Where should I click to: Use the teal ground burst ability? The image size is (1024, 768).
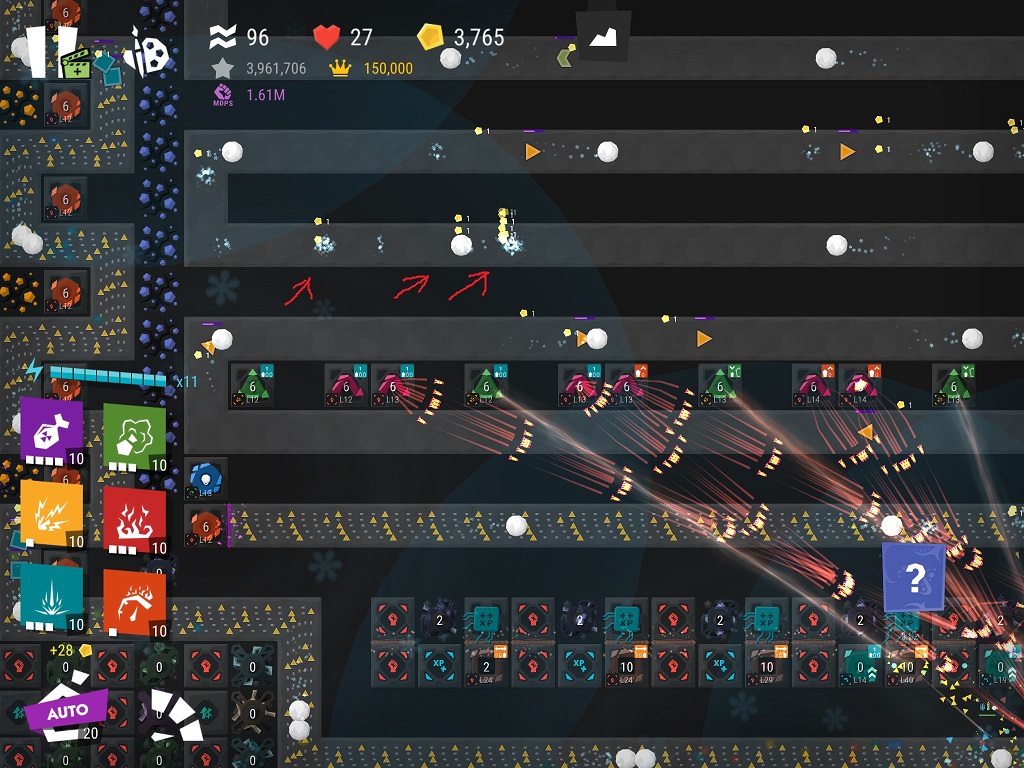pyautogui.click(x=50, y=595)
